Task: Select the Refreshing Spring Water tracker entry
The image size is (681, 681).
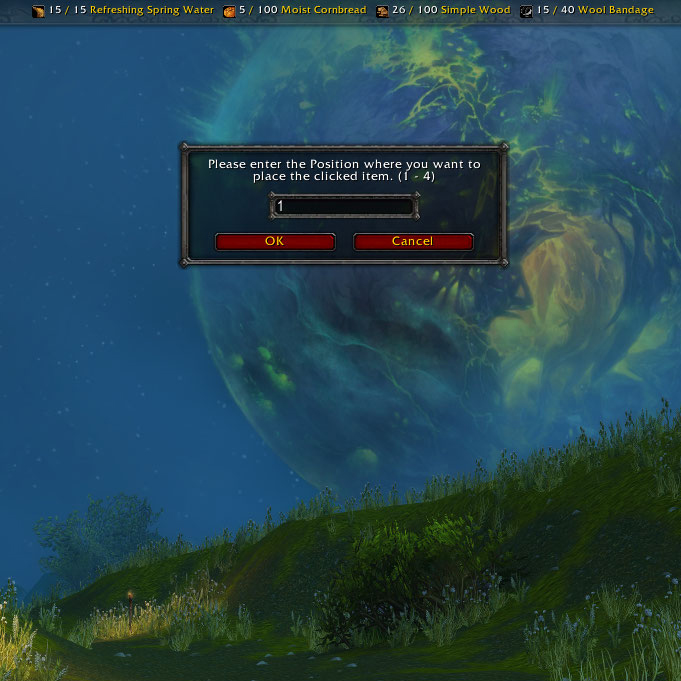Action: point(123,10)
